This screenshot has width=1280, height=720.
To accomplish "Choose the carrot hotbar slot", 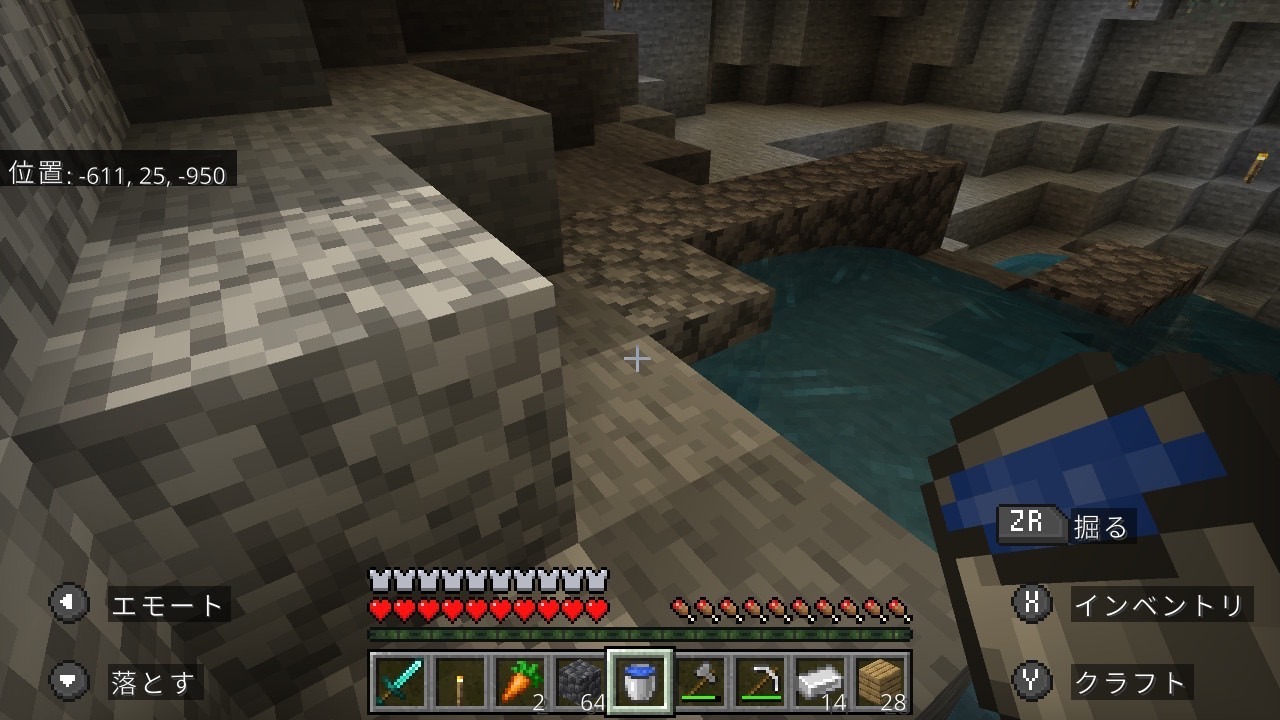I will (x=521, y=682).
